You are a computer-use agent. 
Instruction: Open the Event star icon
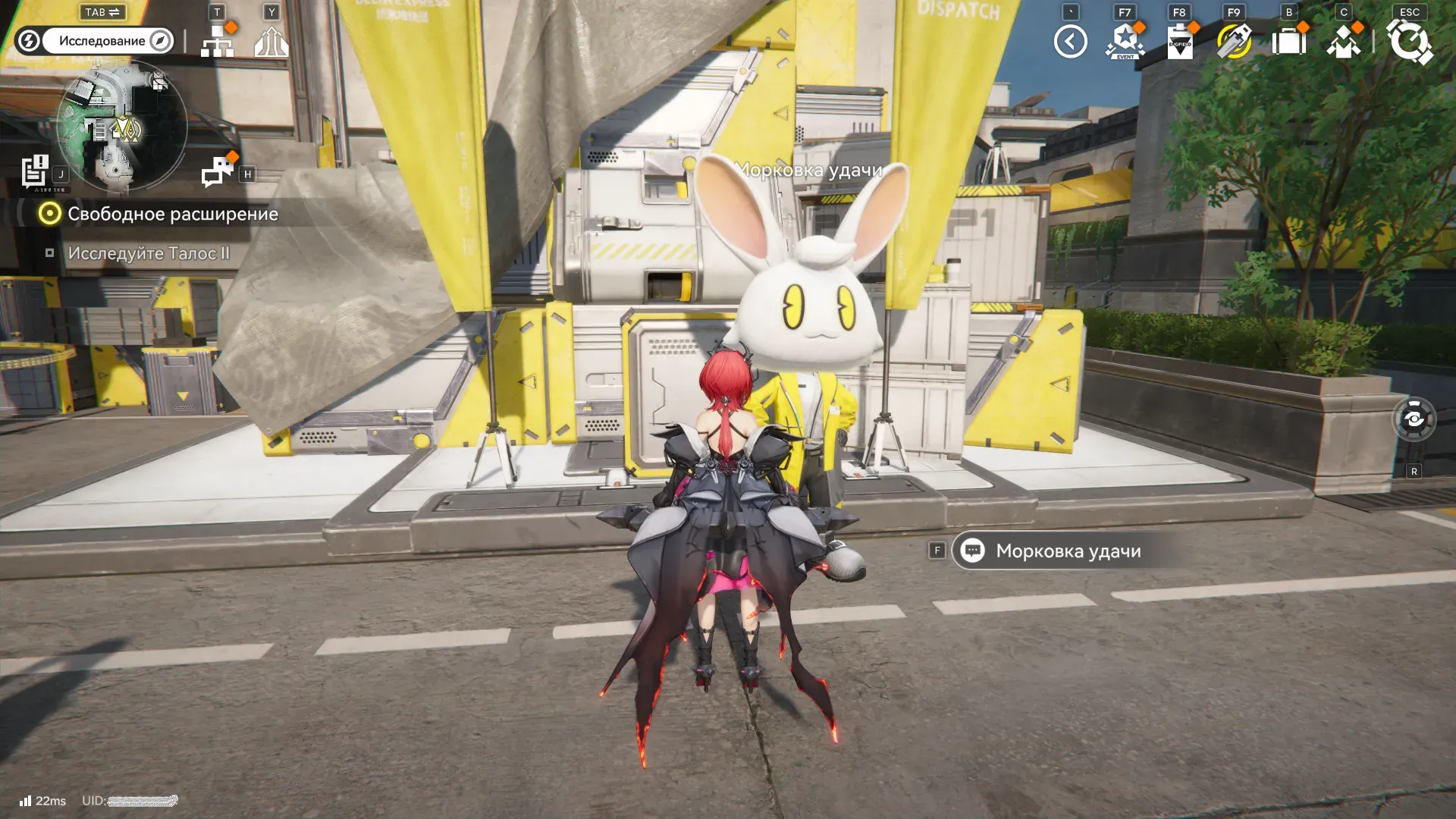pyautogui.click(x=1125, y=42)
